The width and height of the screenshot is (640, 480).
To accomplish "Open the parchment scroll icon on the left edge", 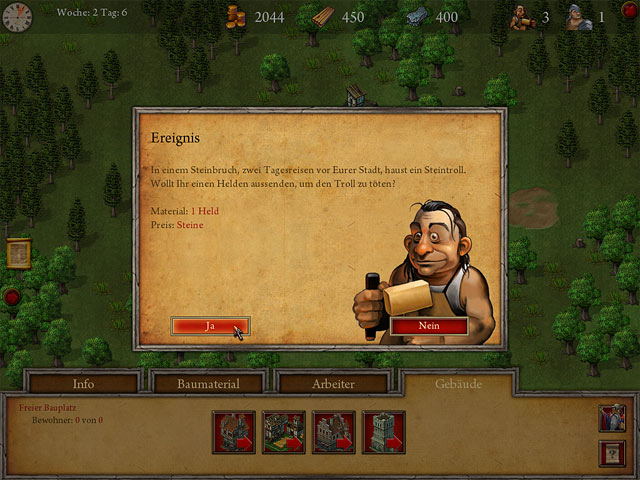I will point(17,253).
